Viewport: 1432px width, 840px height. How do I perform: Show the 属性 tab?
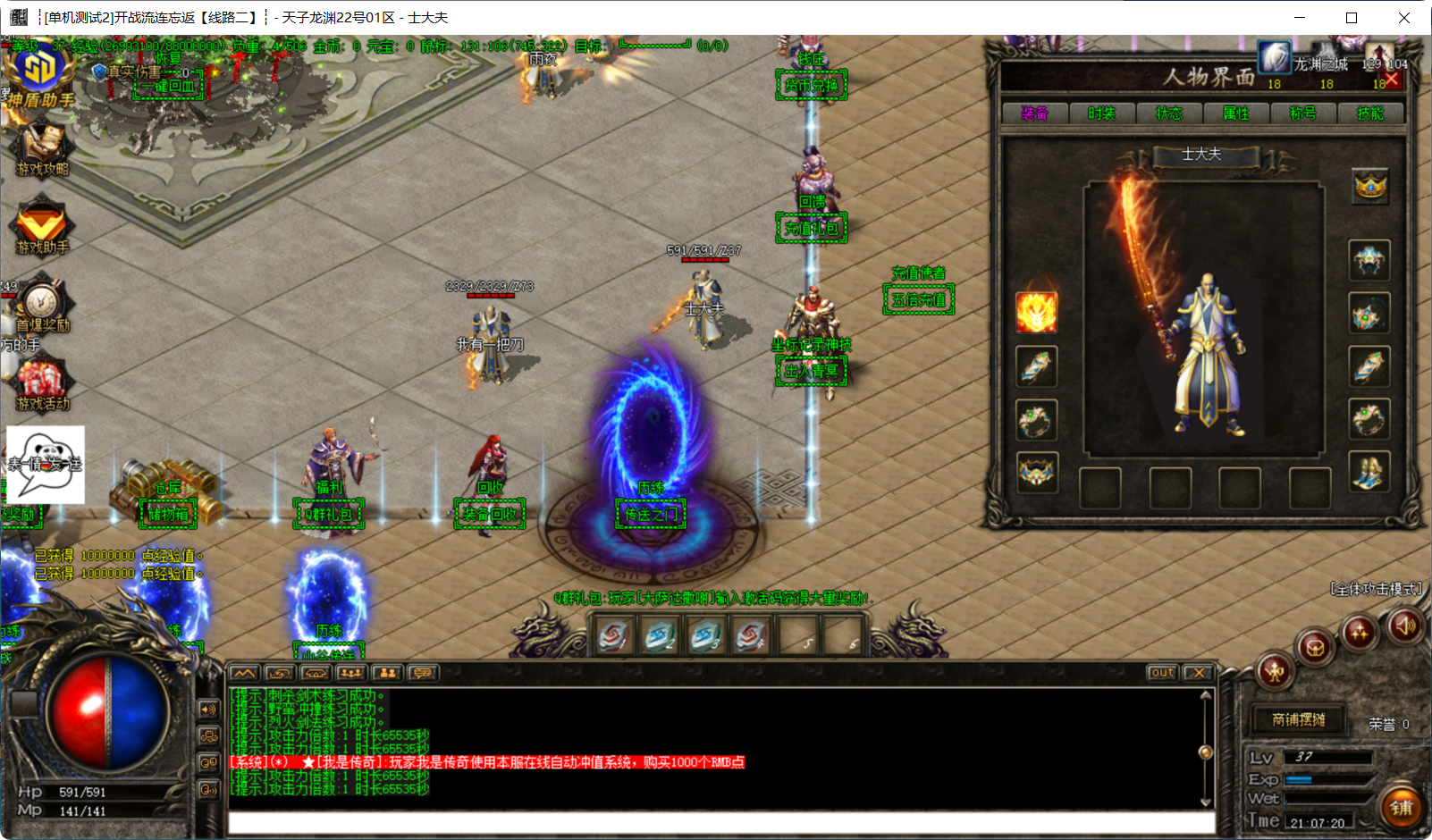pos(1235,113)
